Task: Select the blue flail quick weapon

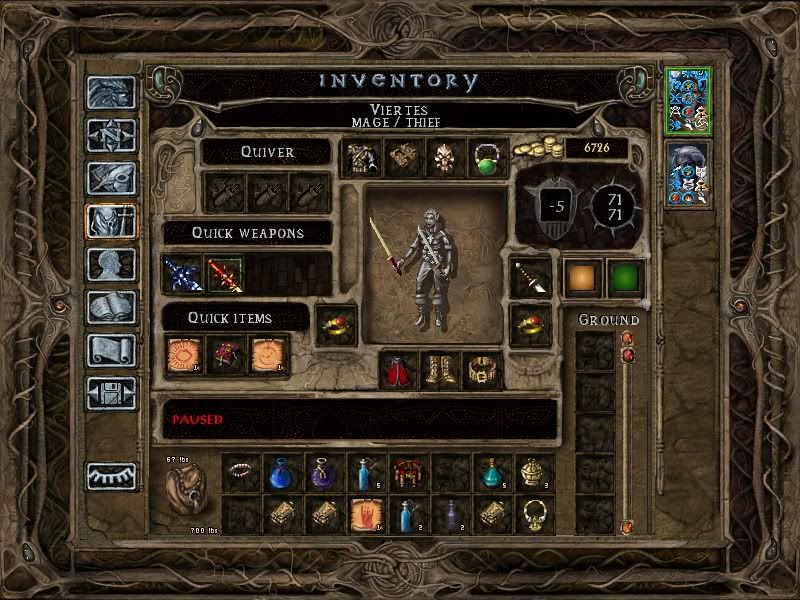Action: point(184,274)
